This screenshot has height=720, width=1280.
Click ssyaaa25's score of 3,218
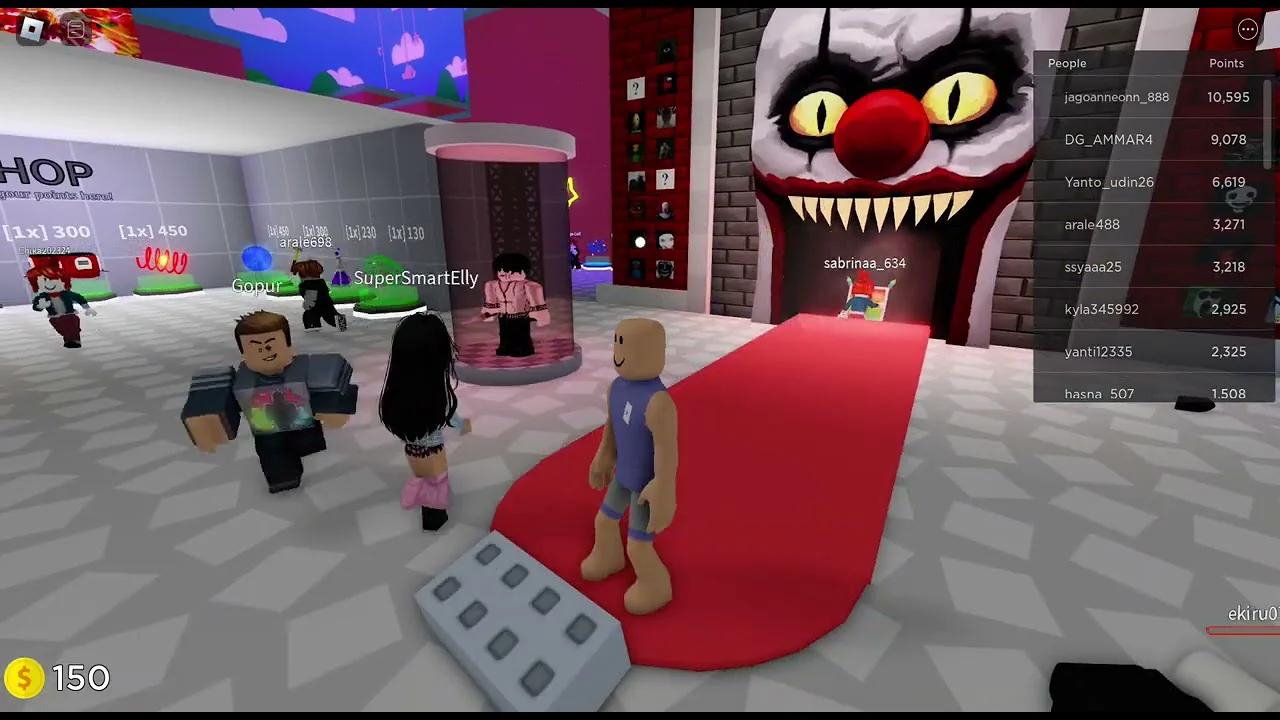point(1228,267)
